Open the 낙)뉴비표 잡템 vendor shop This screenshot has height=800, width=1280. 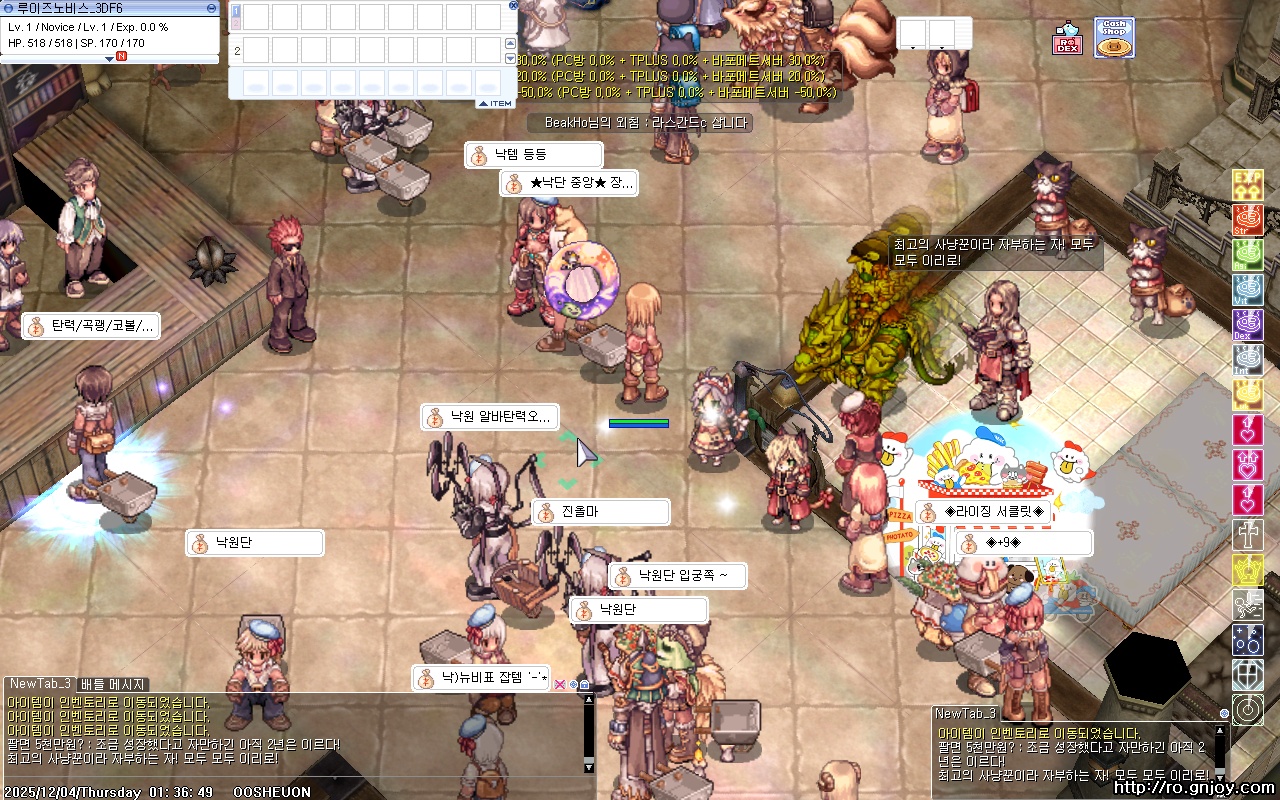[481, 678]
